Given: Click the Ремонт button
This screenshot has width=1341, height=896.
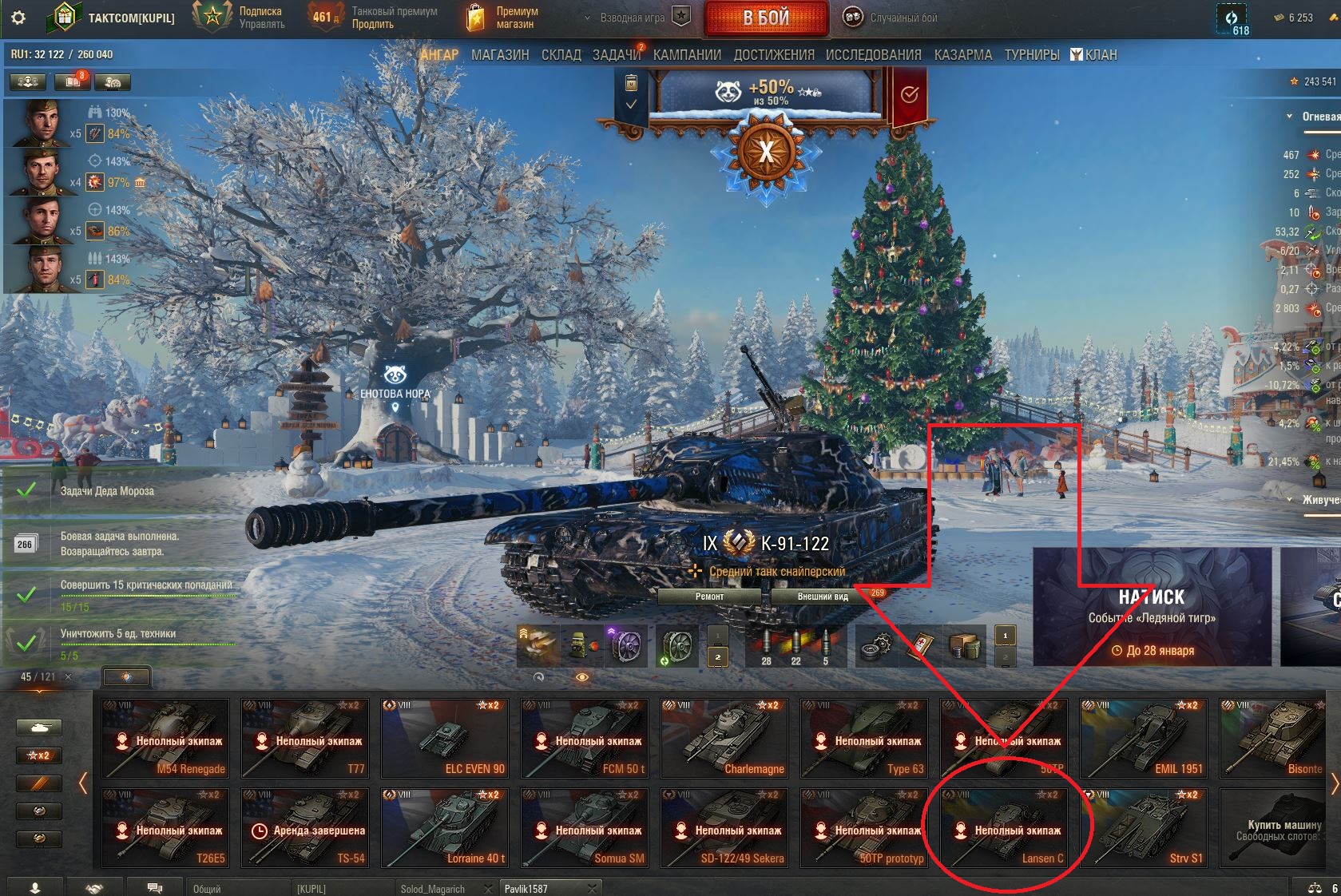Looking at the screenshot, I should 709,597.
